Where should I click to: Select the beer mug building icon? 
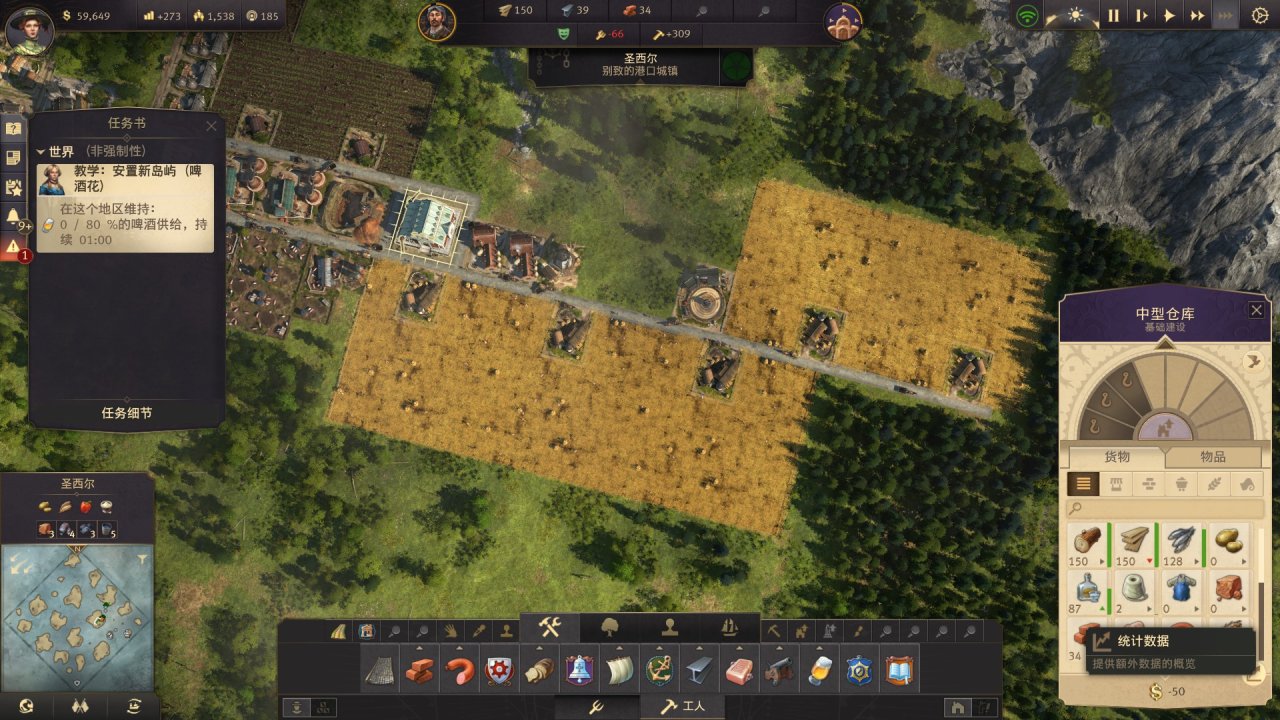coord(821,671)
